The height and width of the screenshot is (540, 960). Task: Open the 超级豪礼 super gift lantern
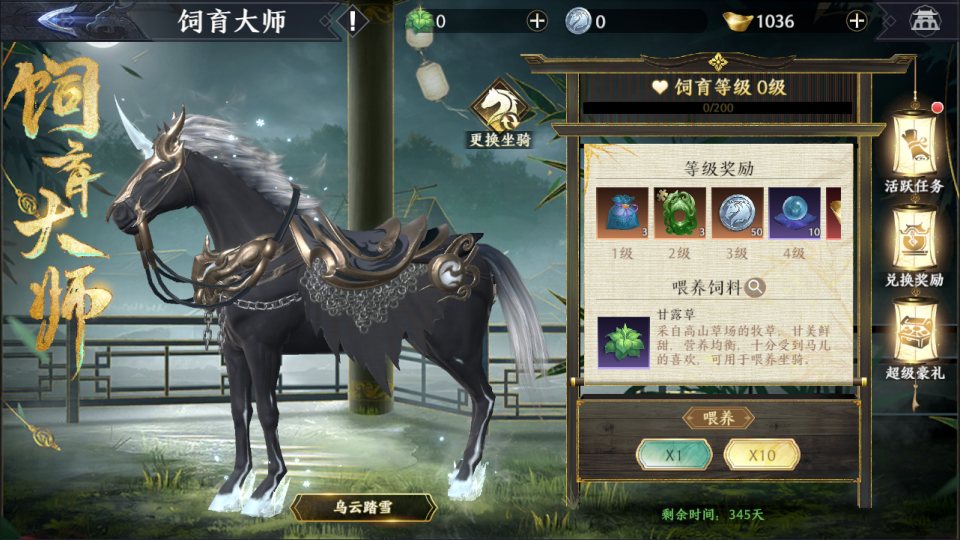point(914,340)
